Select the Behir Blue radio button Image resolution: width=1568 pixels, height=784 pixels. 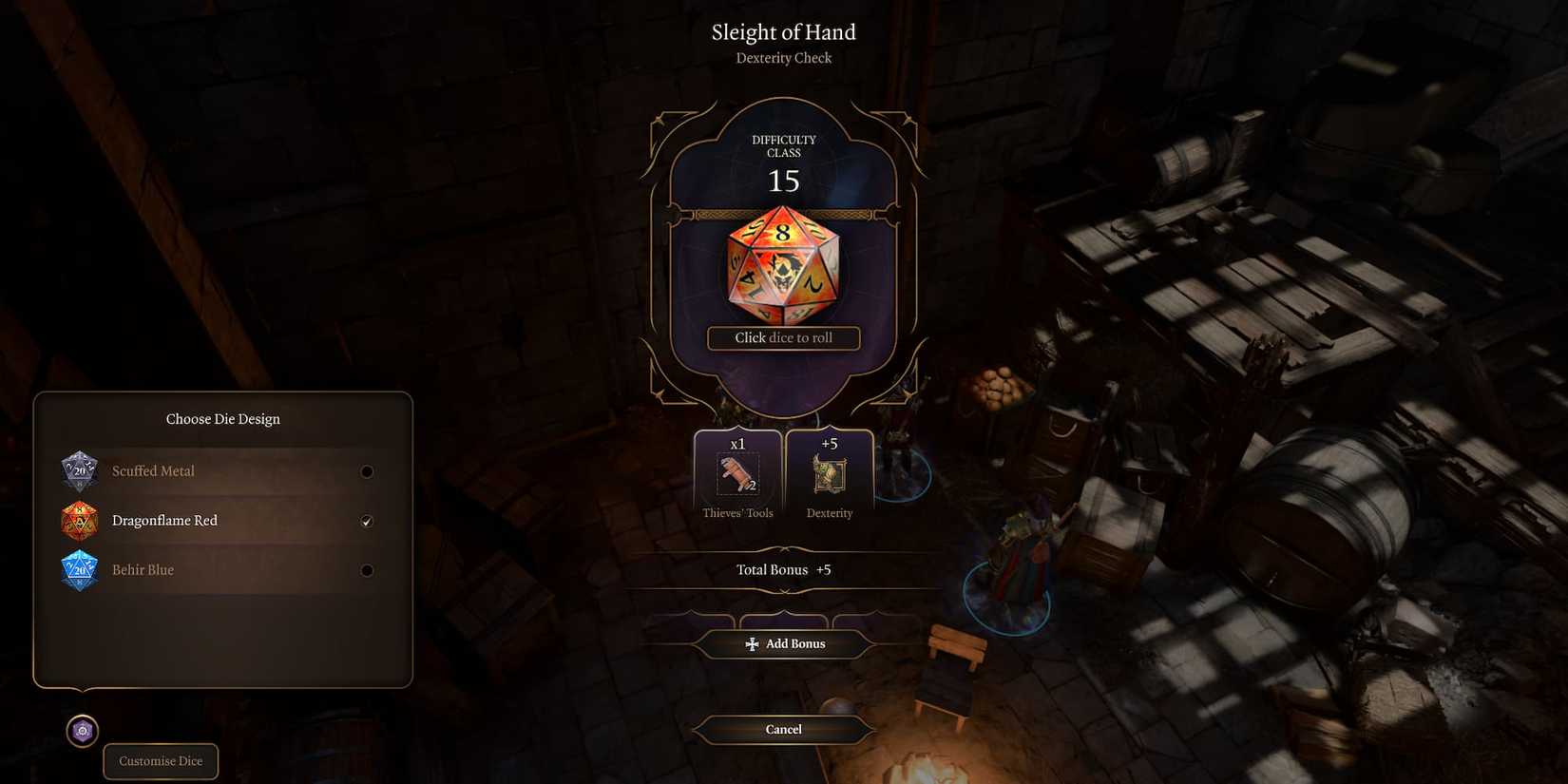click(367, 570)
